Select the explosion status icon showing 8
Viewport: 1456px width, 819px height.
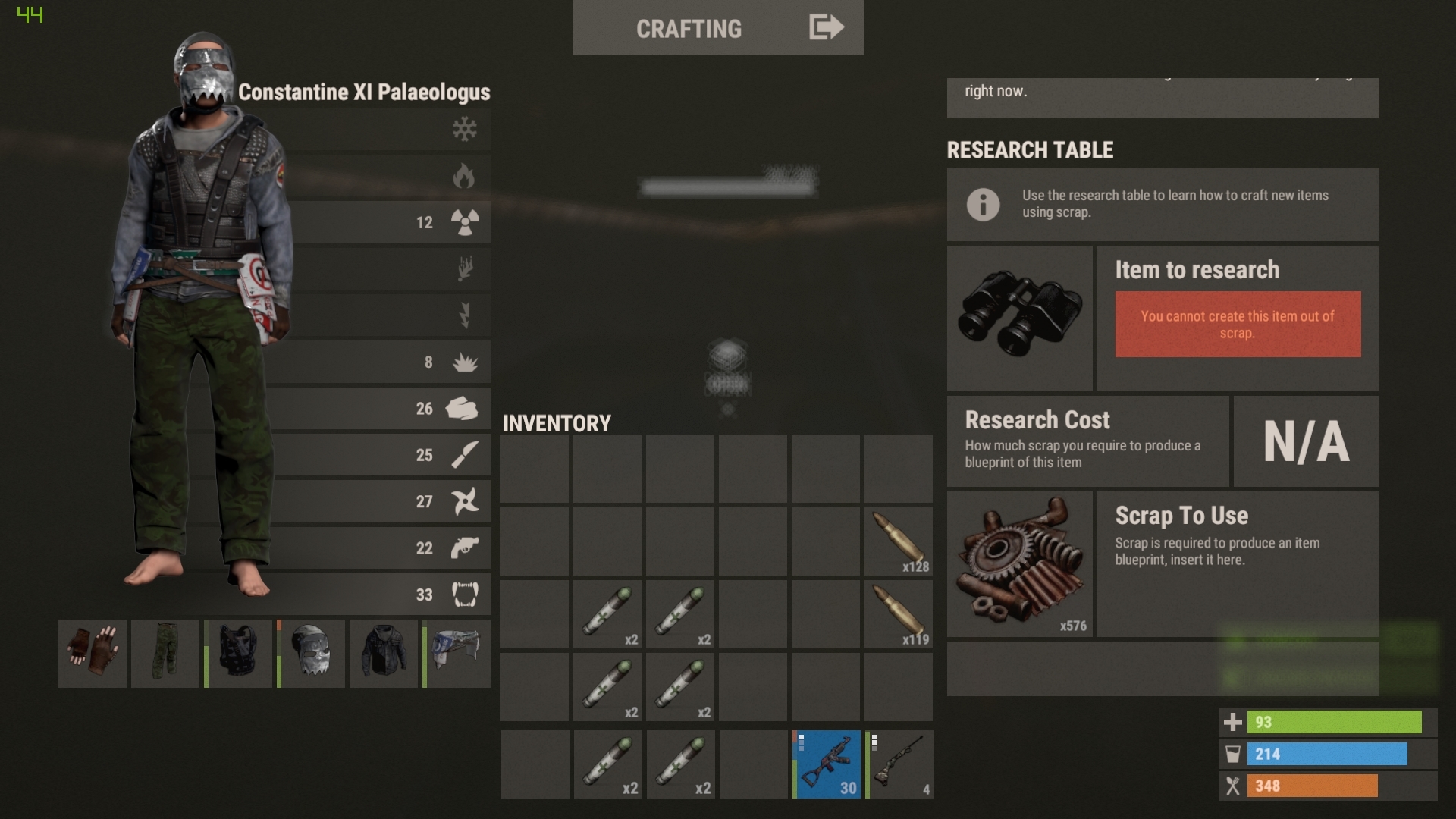click(x=465, y=362)
